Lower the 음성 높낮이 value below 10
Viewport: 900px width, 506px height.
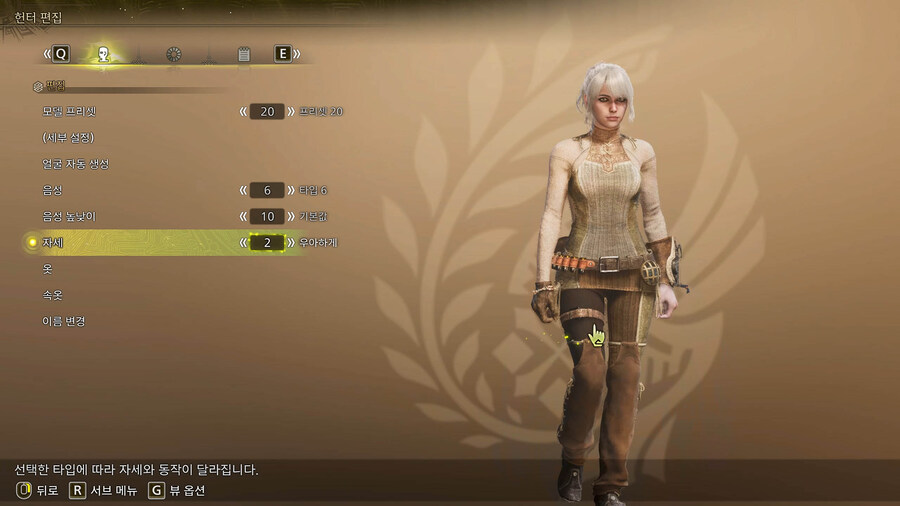click(x=243, y=216)
